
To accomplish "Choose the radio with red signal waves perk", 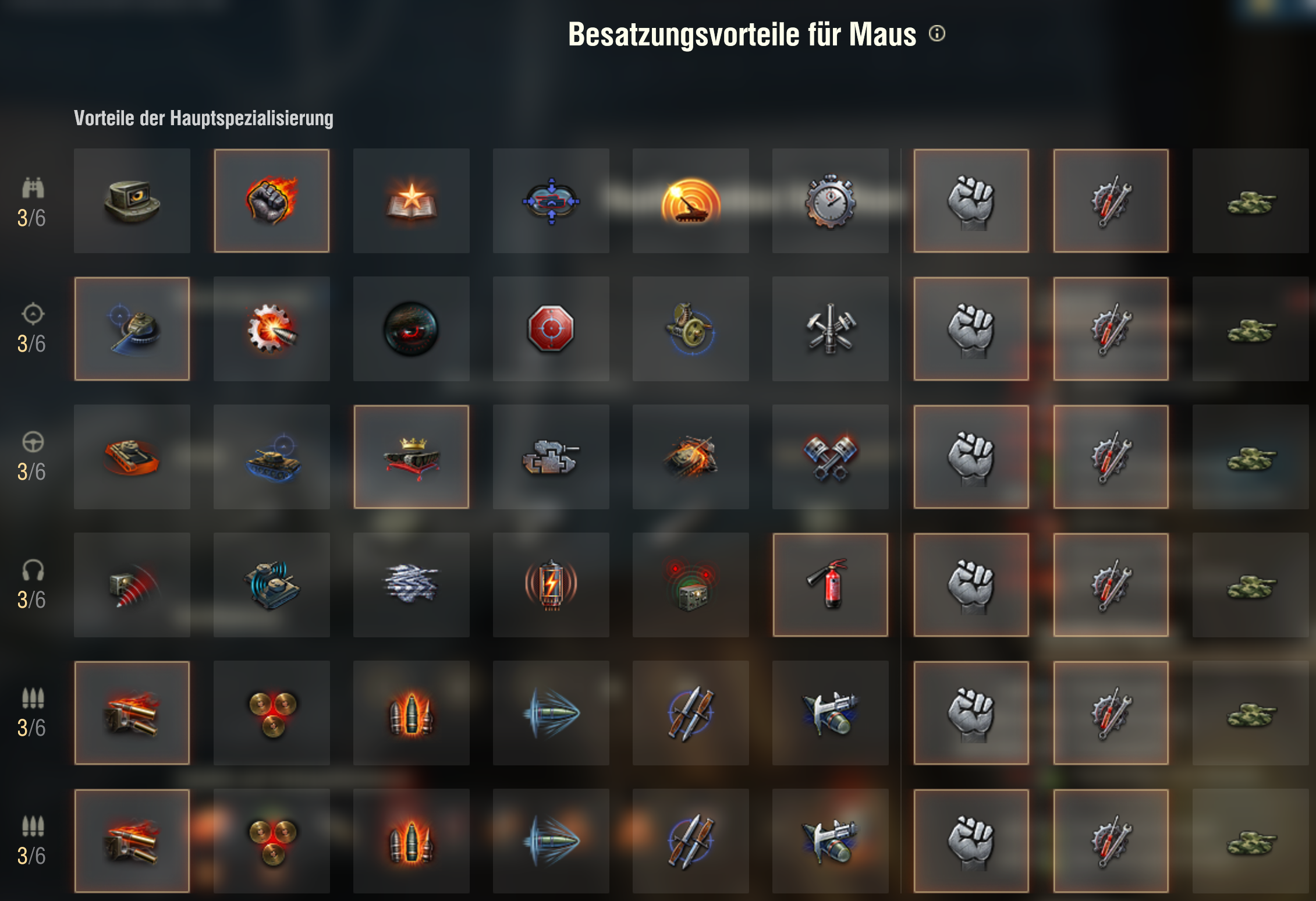I will click(x=132, y=585).
